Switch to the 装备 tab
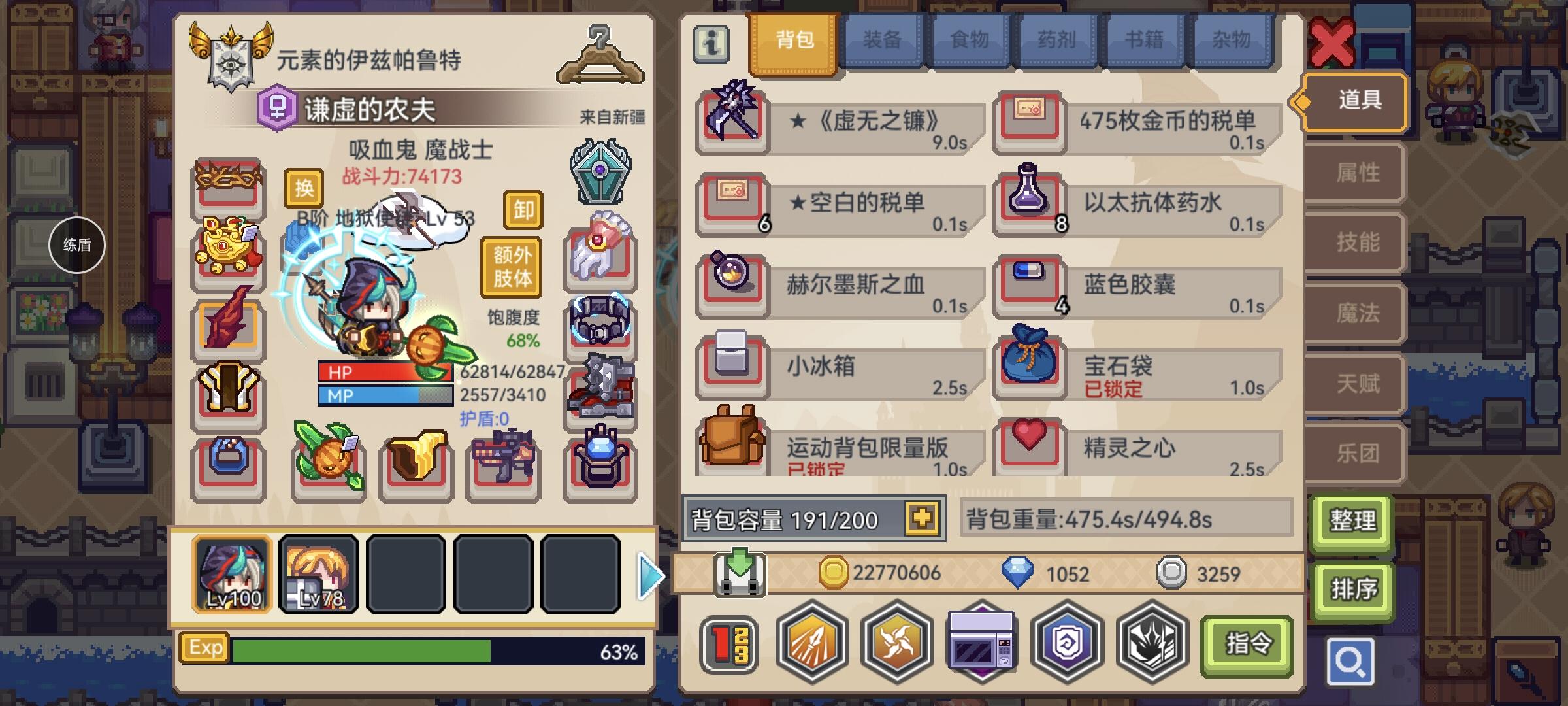This screenshot has height=706, width=1568. pyautogui.click(x=881, y=41)
